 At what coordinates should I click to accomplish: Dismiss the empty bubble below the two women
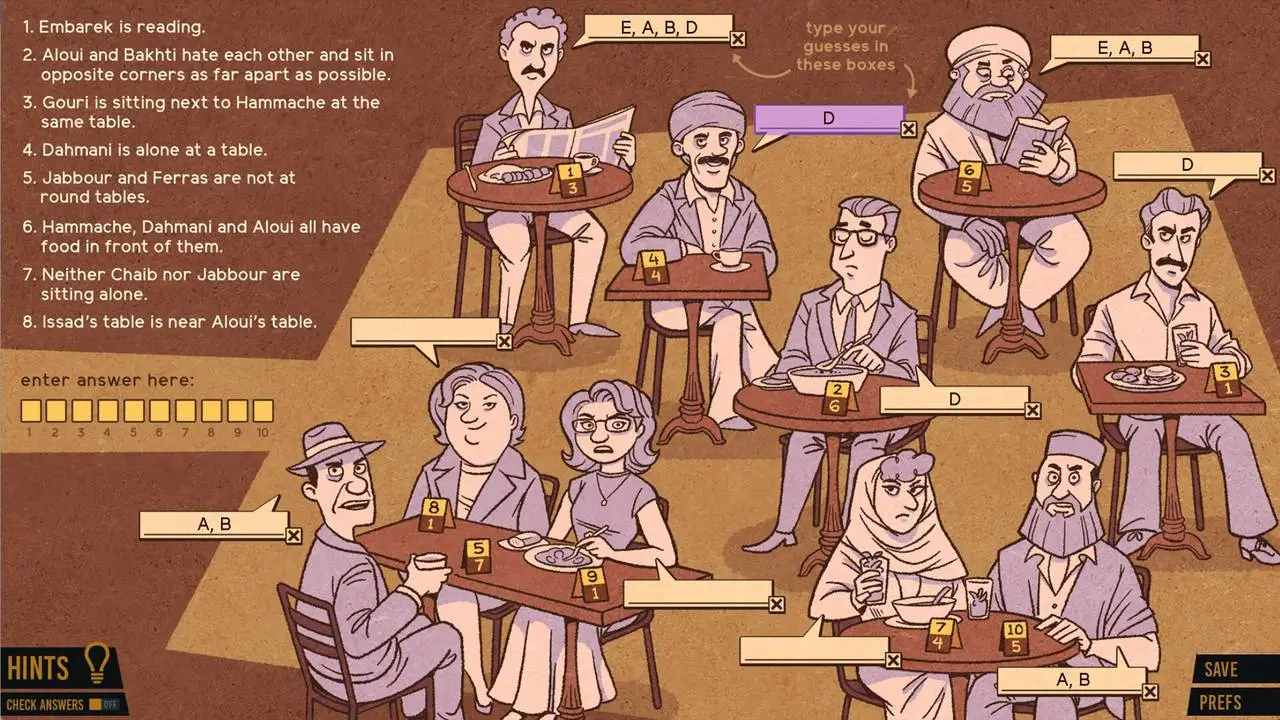(775, 603)
